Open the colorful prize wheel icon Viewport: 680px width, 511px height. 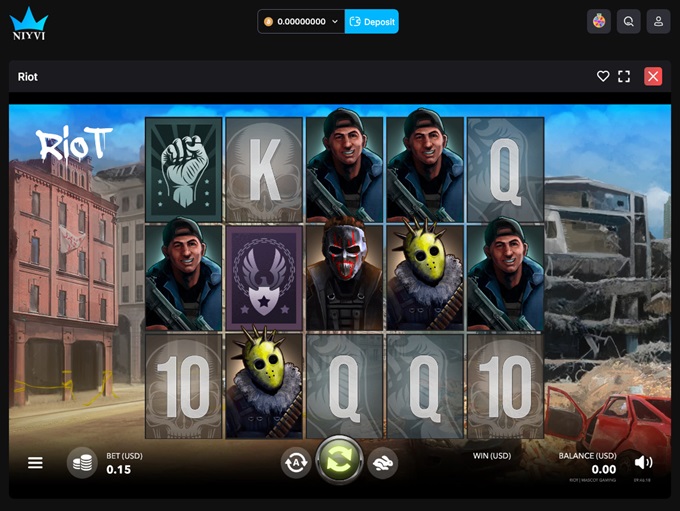[x=599, y=21]
